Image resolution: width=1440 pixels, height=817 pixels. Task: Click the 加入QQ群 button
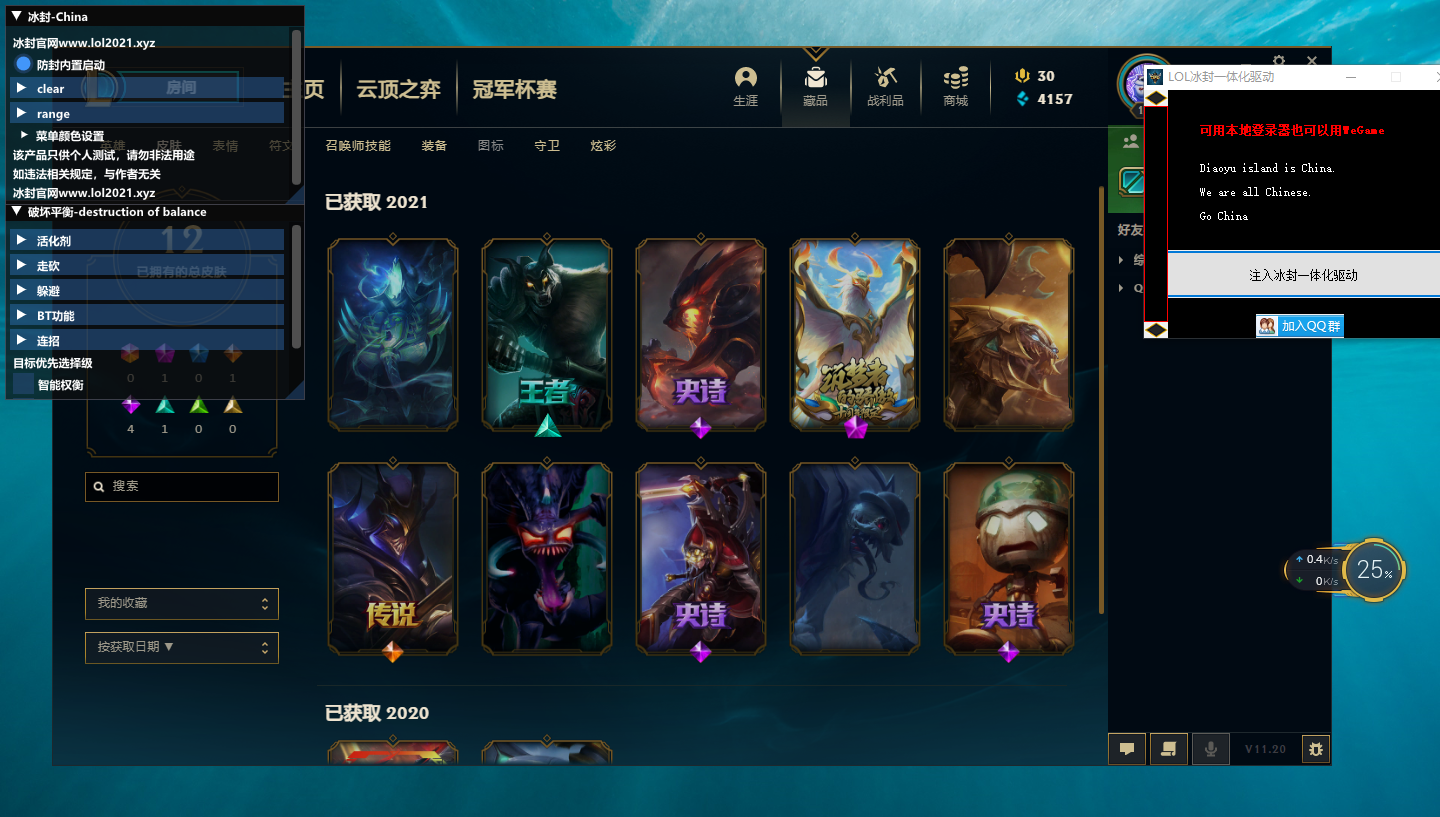coord(1299,325)
